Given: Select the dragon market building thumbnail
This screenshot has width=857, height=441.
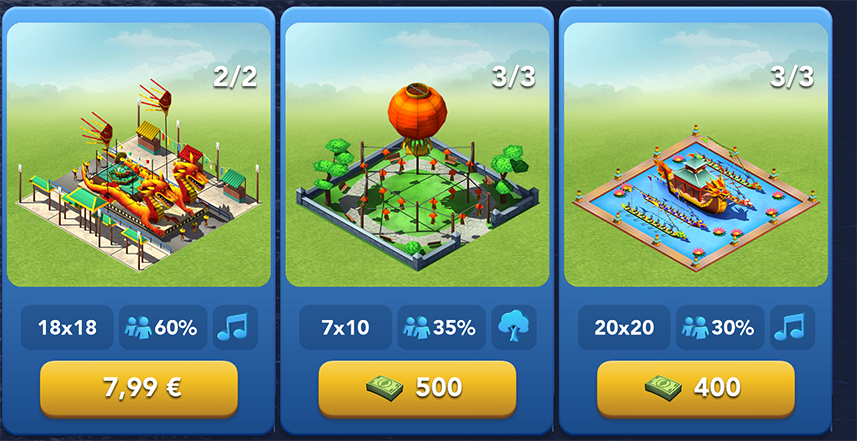Looking at the screenshot, I should coord(139,155).
